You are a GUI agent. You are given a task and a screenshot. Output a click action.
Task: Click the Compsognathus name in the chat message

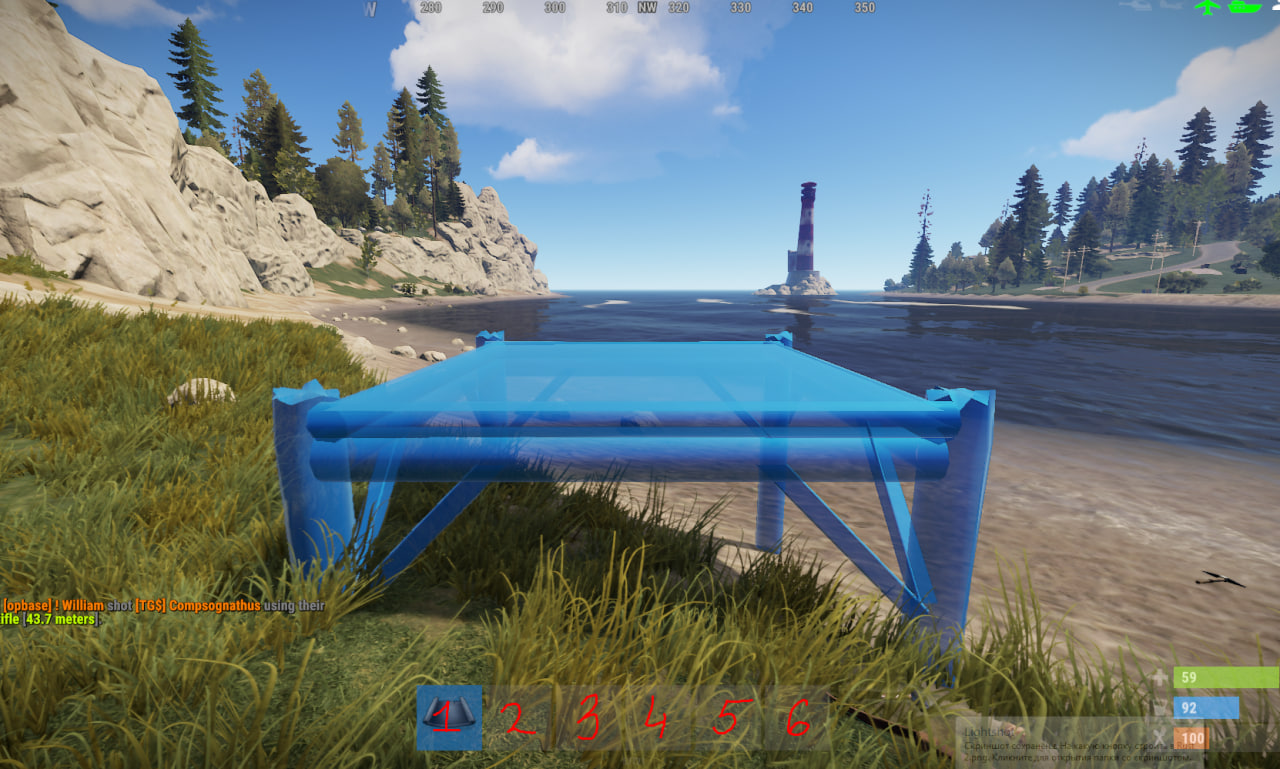214,604
